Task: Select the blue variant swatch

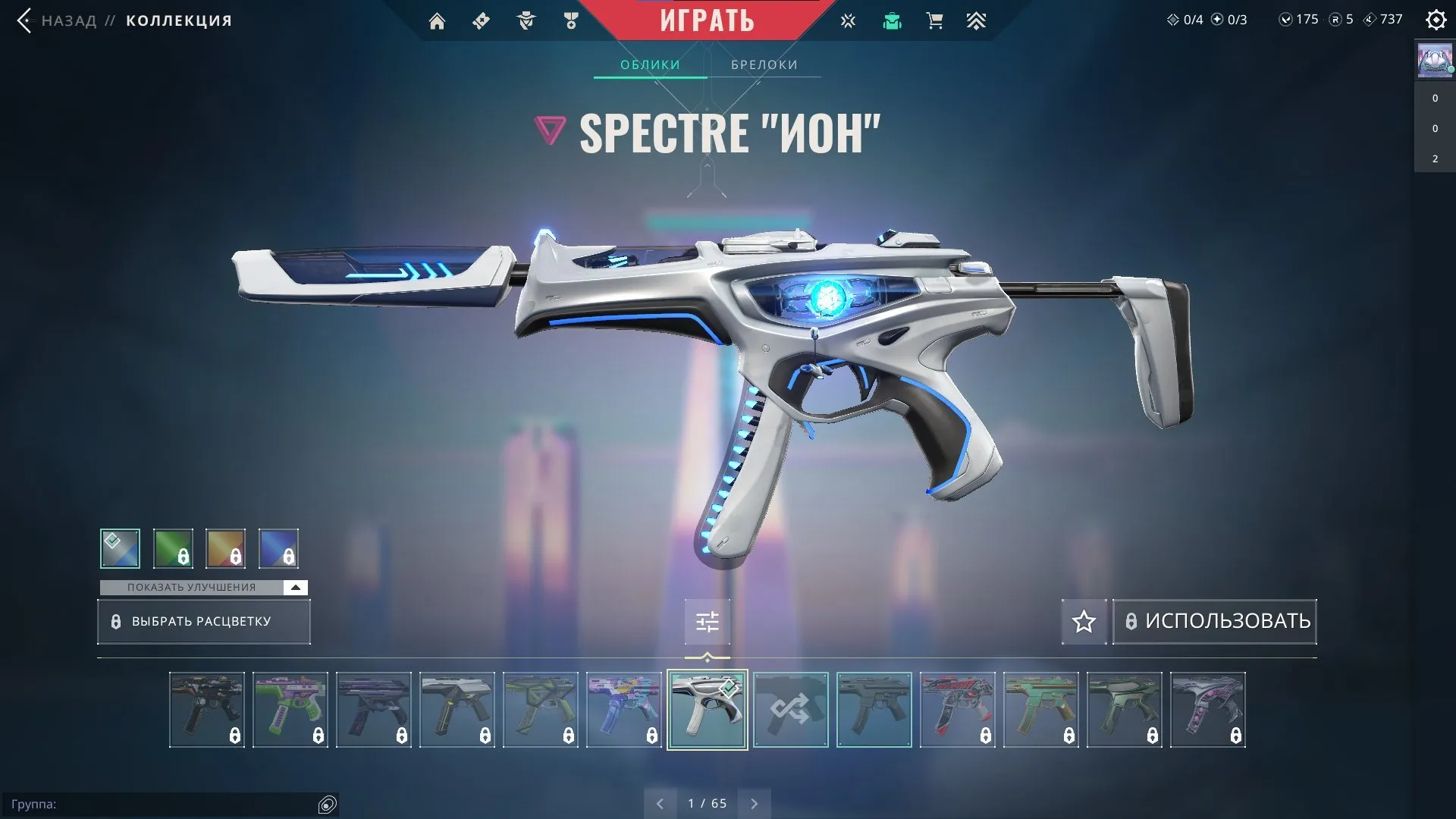Action: (278, 548)
